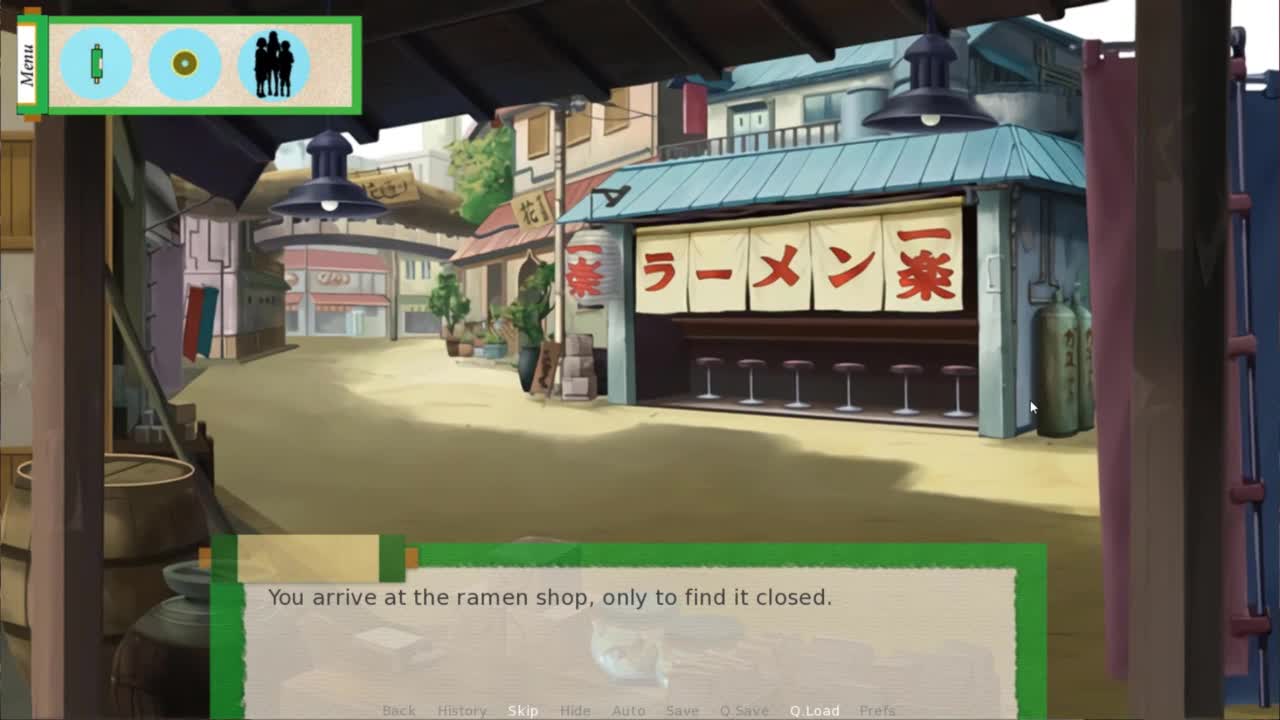Select the round coin icon
Screen dimensions: 1280x720
[185, 64]
